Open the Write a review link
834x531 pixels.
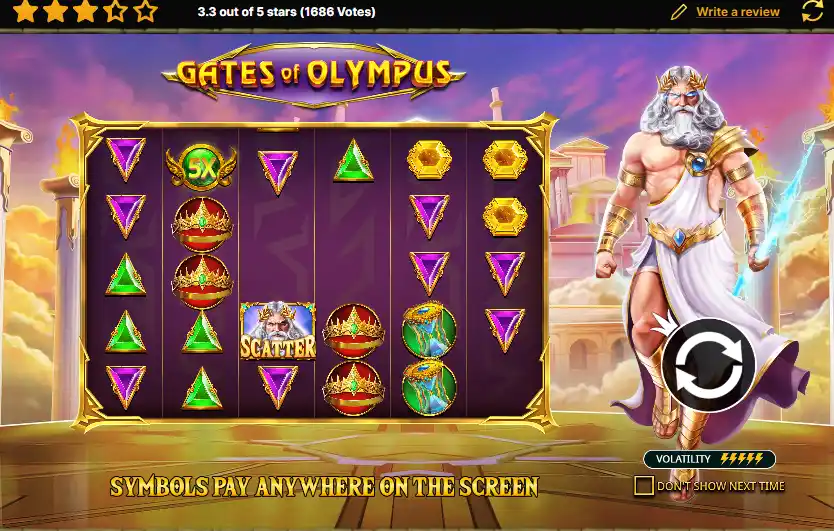737,12
